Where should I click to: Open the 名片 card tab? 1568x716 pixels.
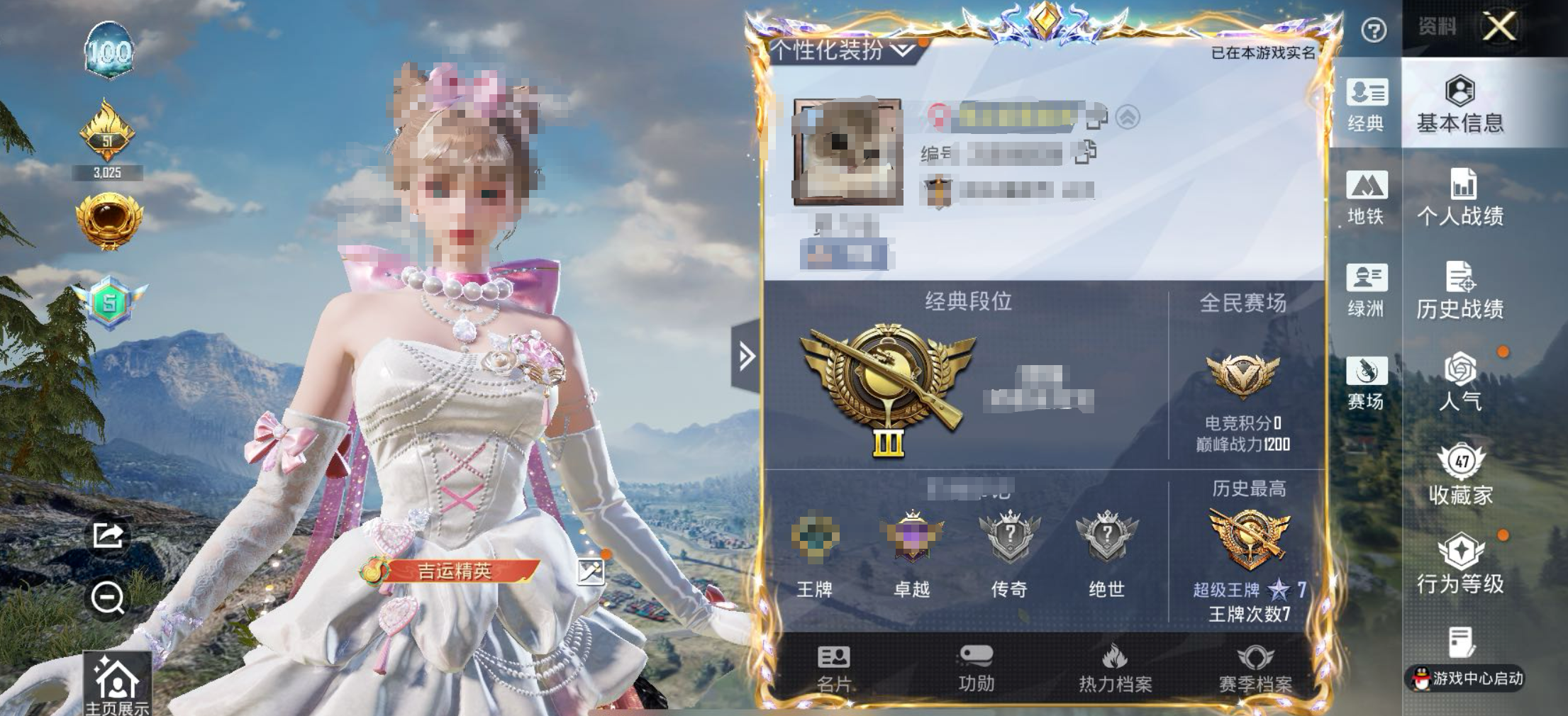point(833,668)
